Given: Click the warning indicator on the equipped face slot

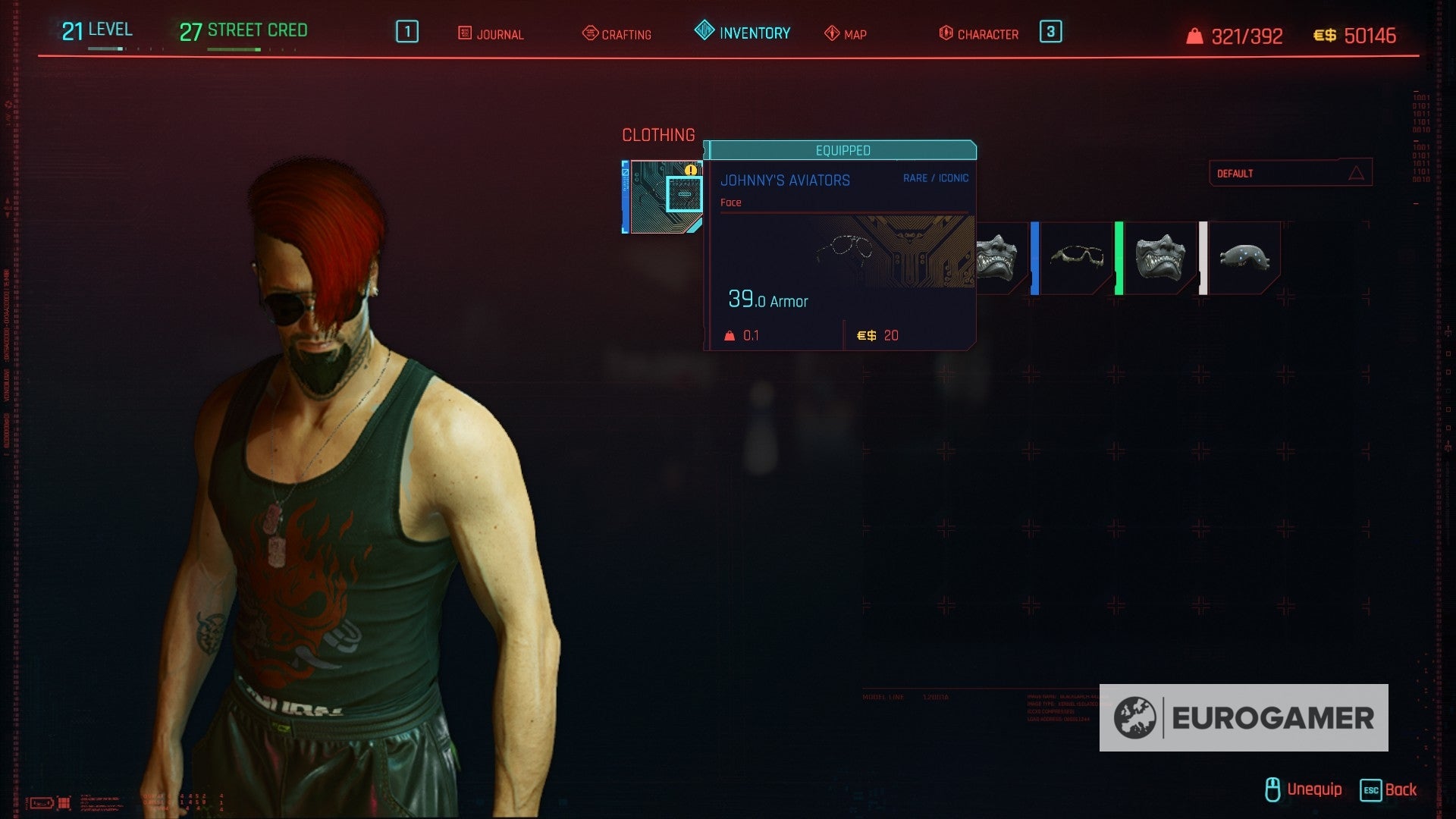Looking at the screenshot, I should [x=691, y=171].
